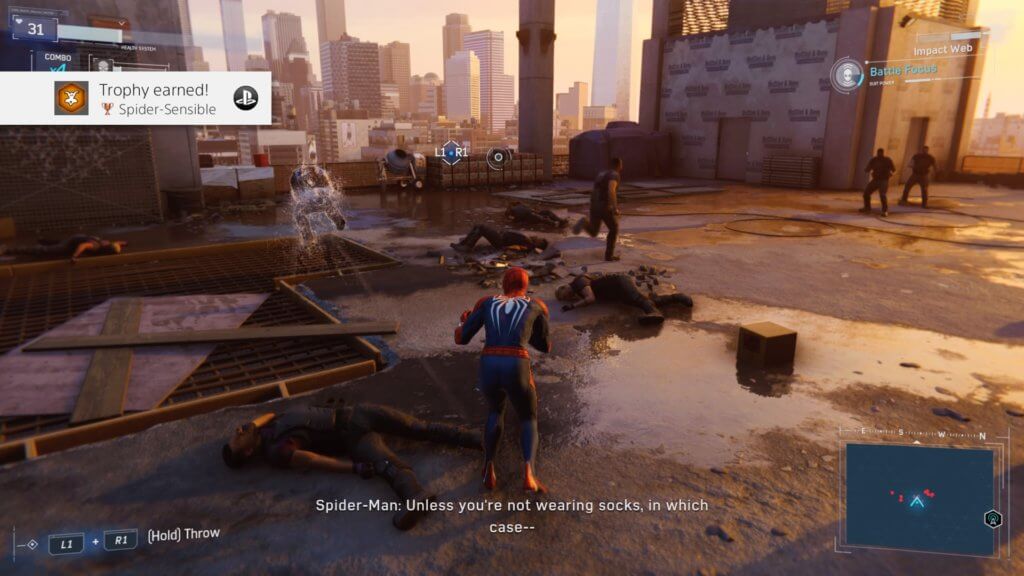Open the Trophy earned notification
This screenshot has height=576, width=1024.
pyautogui.click(x=150, y=98)
